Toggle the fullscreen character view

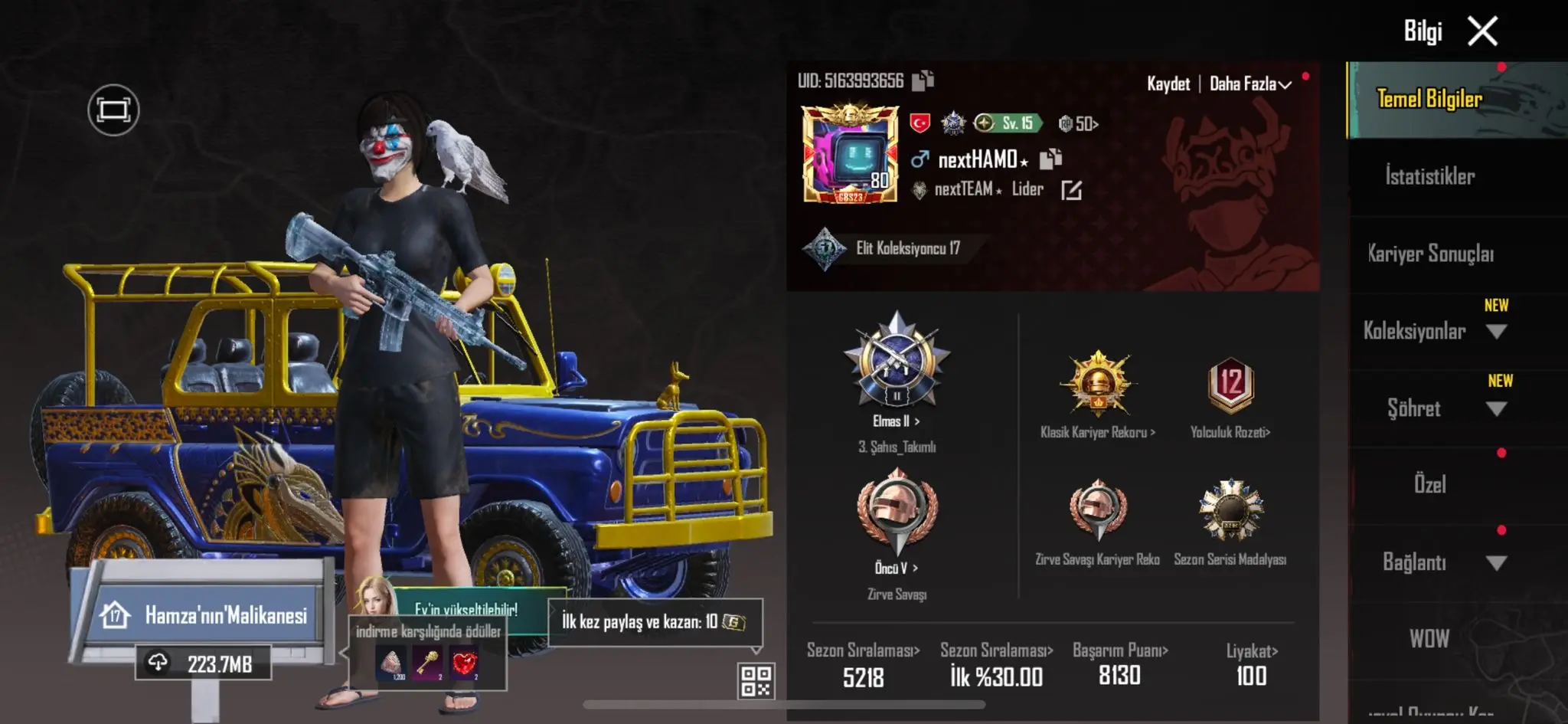[x=113, y=110]
